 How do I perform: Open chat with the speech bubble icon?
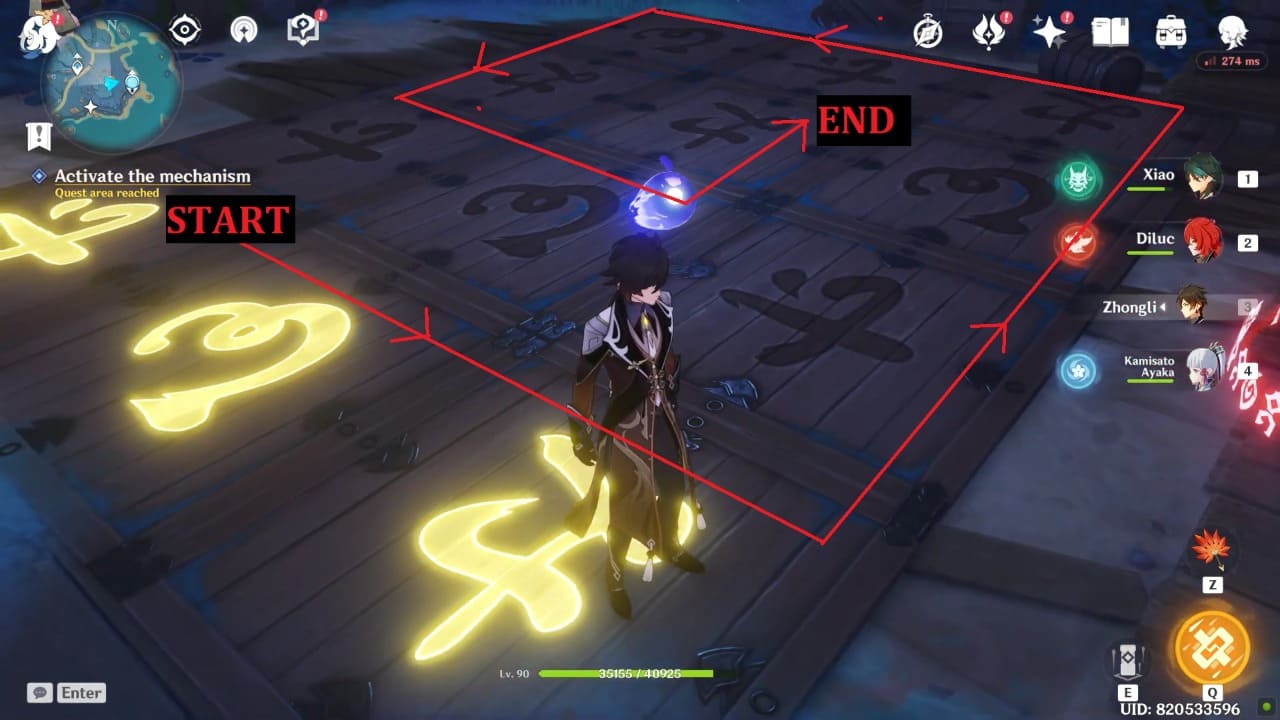(39, 692)
